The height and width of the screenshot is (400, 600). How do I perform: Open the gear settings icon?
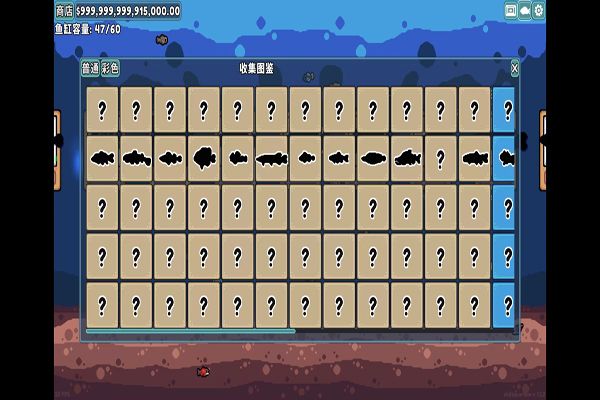coord(539,10)
